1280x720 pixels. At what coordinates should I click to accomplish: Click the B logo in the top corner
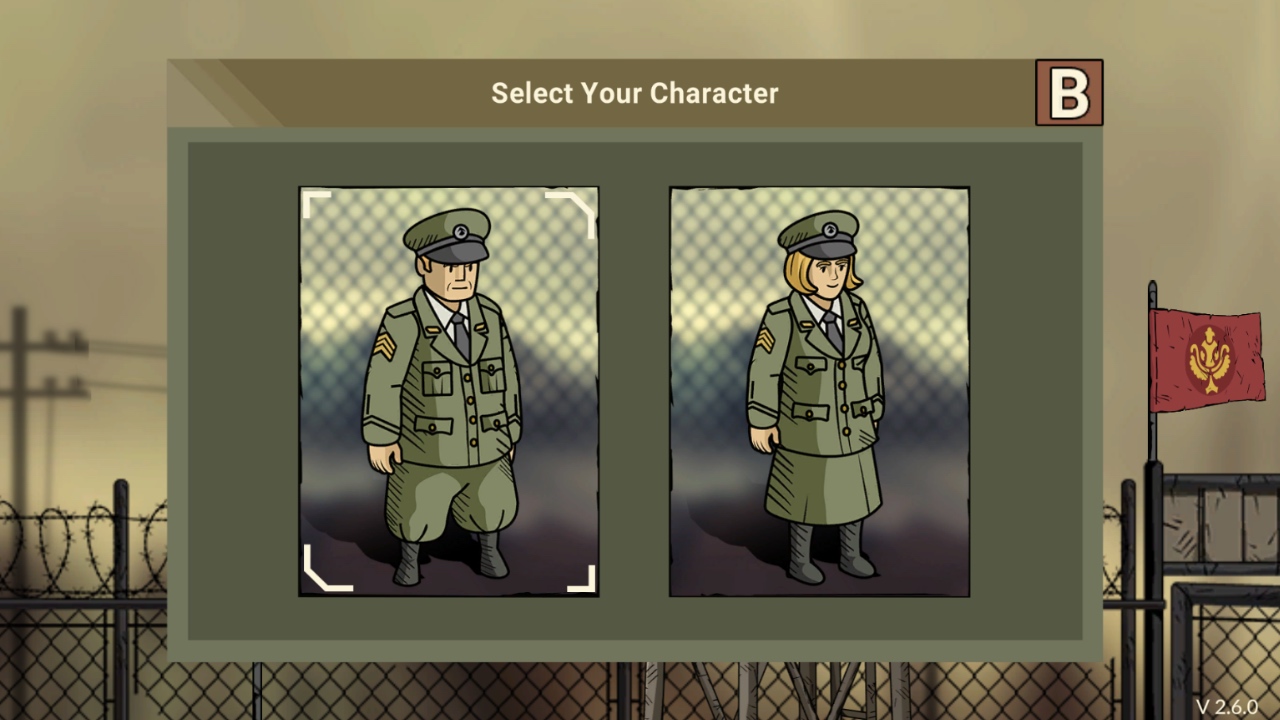tap(1069, 93)
